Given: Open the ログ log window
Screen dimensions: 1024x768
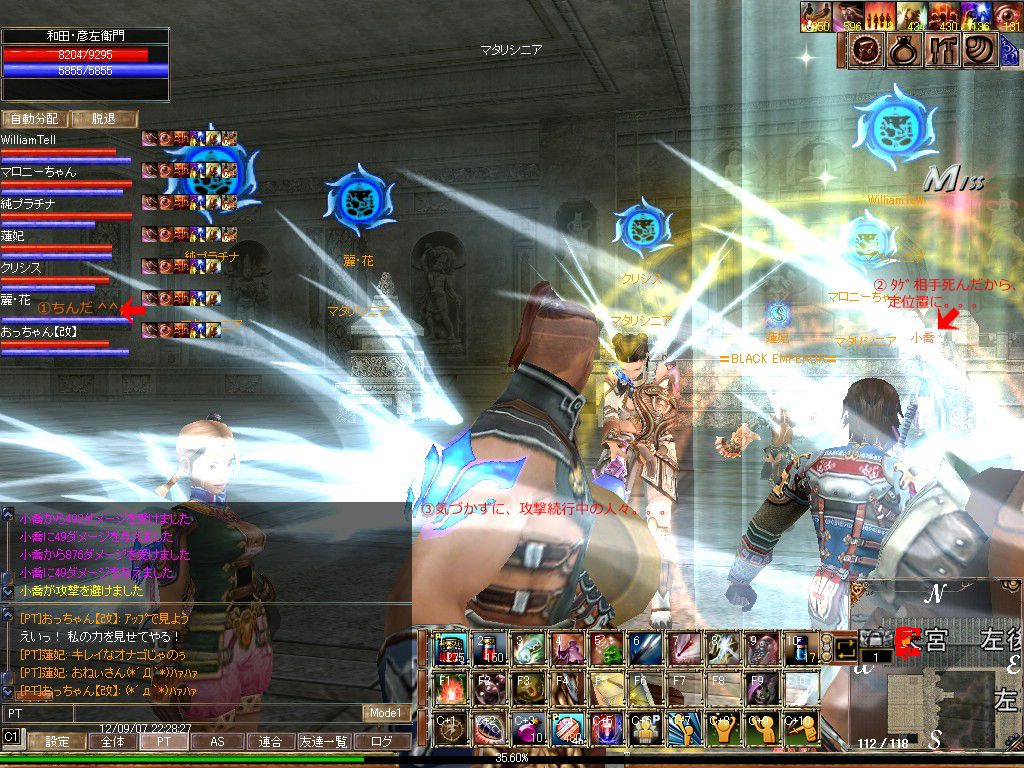Looking at the screenshot, I should pos(381,742).
